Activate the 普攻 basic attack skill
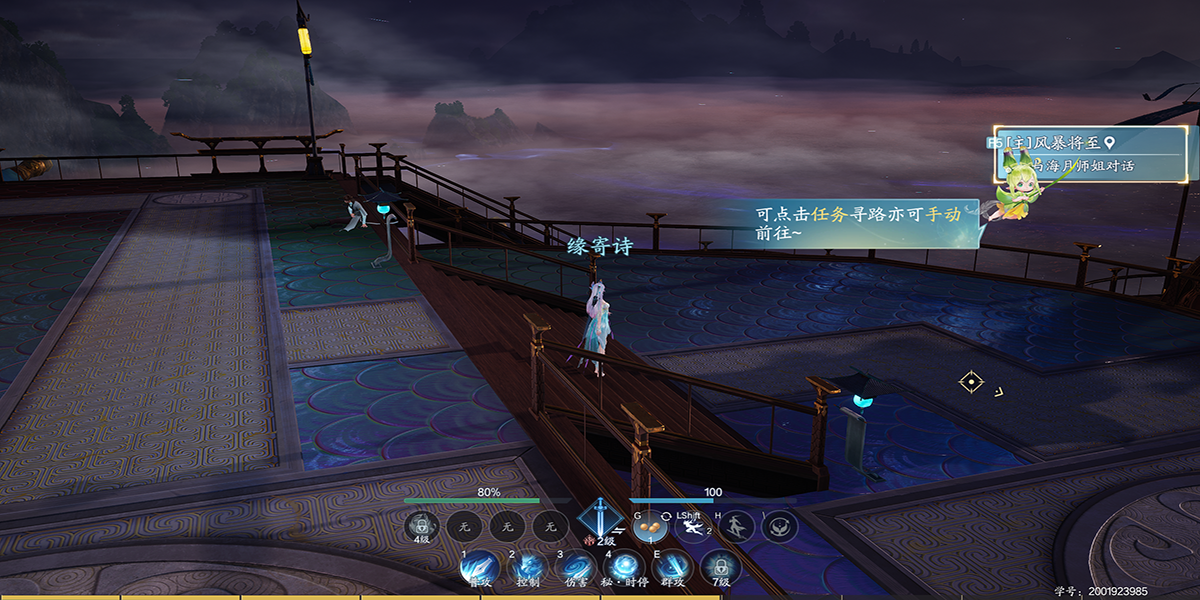Image resolution: width=1200 pixels, height=600 pixels. (x=479, y=567)
